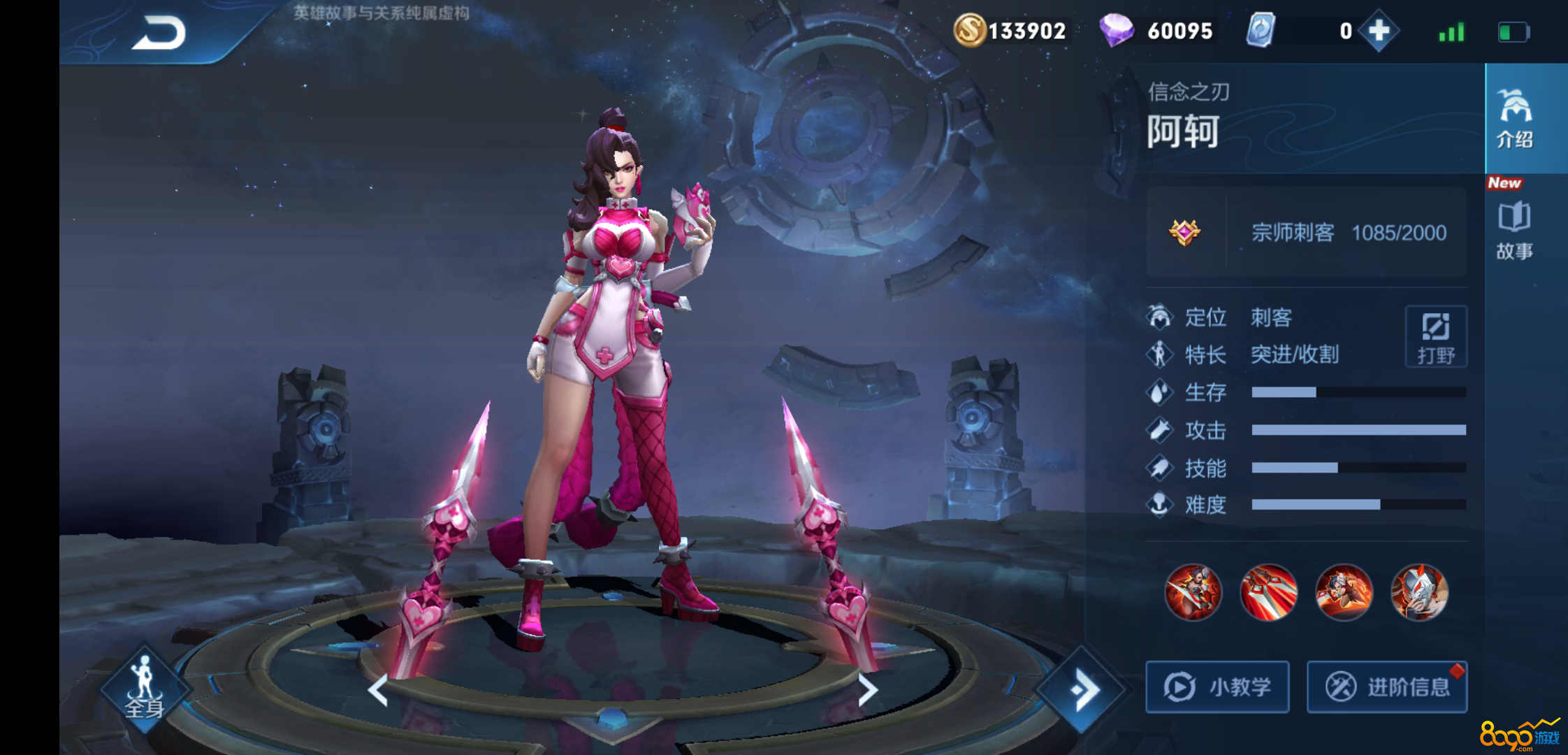The image size is (1568, 755).
Task: Open the 宗师刺客 mastery progress row
Action: click(1306, 232)
